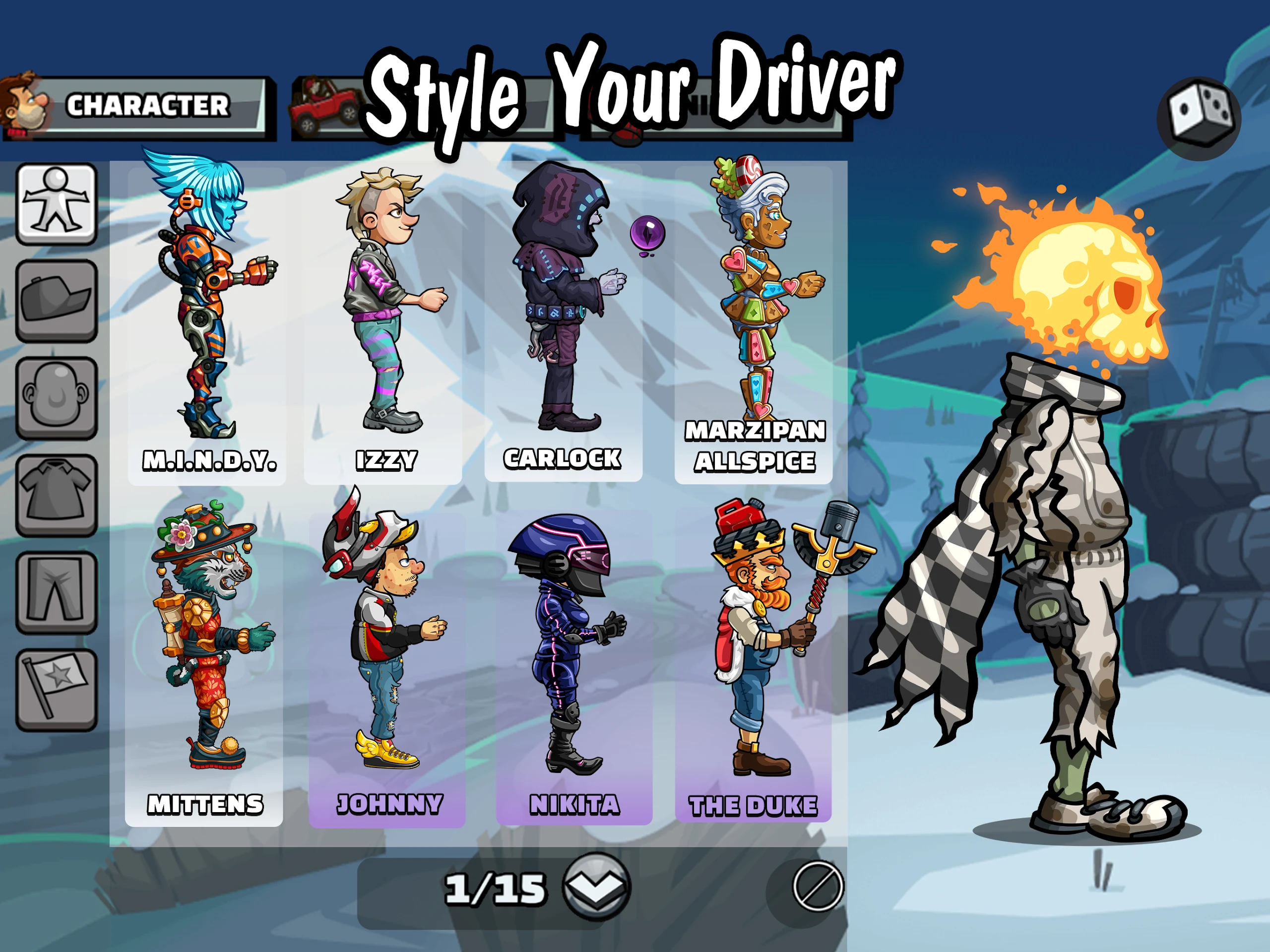This screenshot has height=952, width=1270.
Task: Open the flag category
Action: [56, 690]
